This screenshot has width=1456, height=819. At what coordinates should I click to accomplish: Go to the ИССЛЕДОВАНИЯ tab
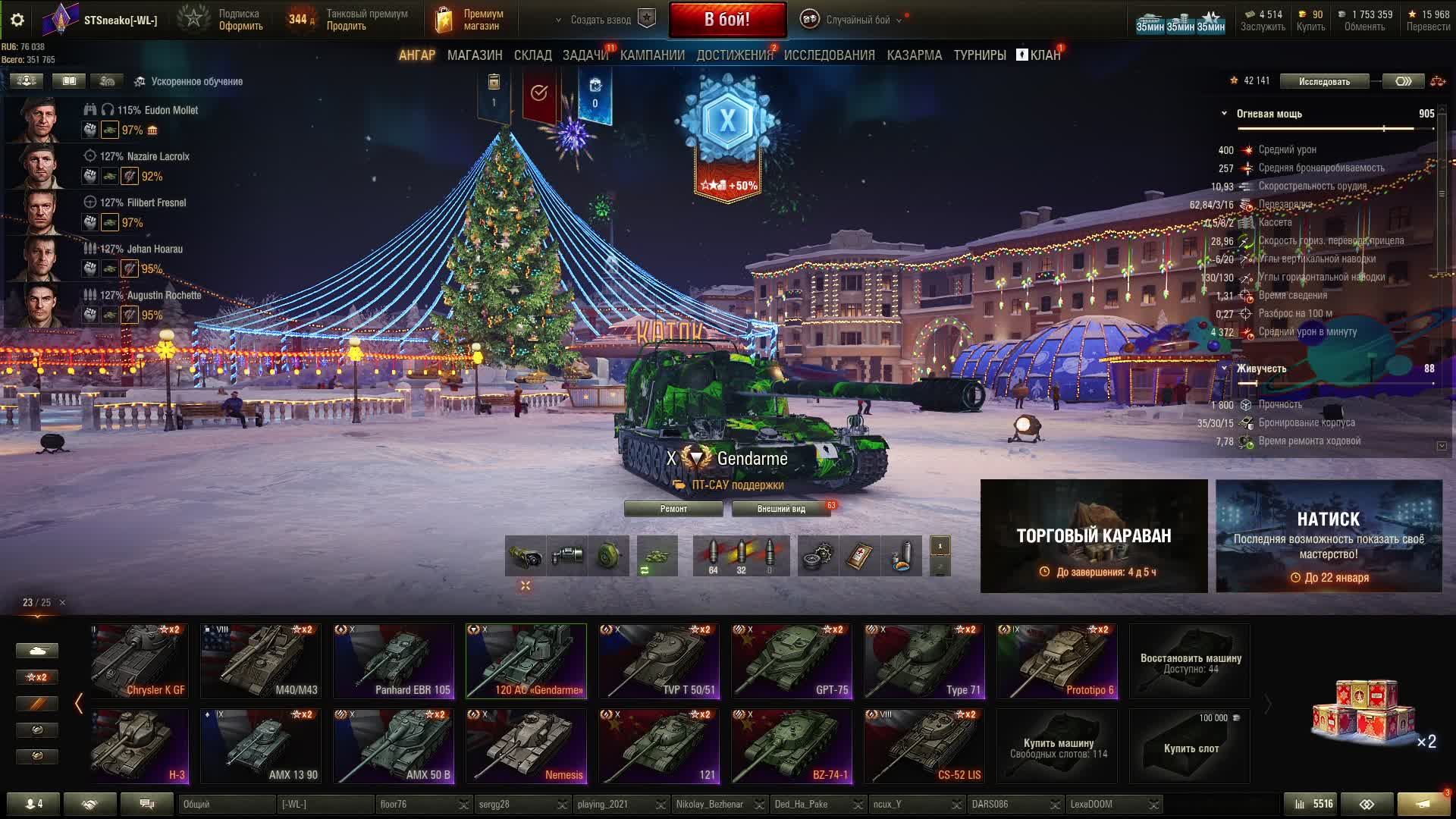point(829,55)
